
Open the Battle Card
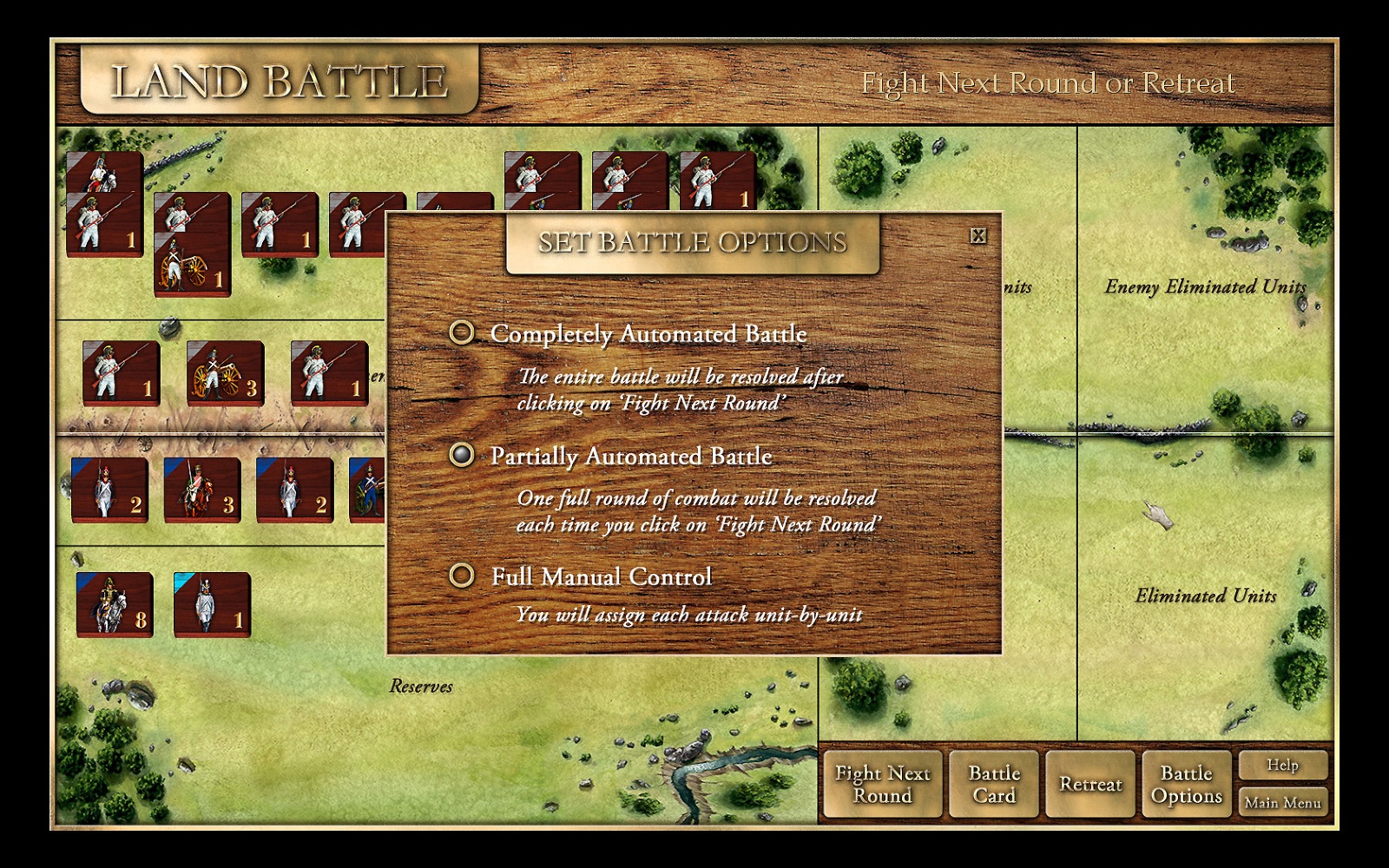pos(994,785)
